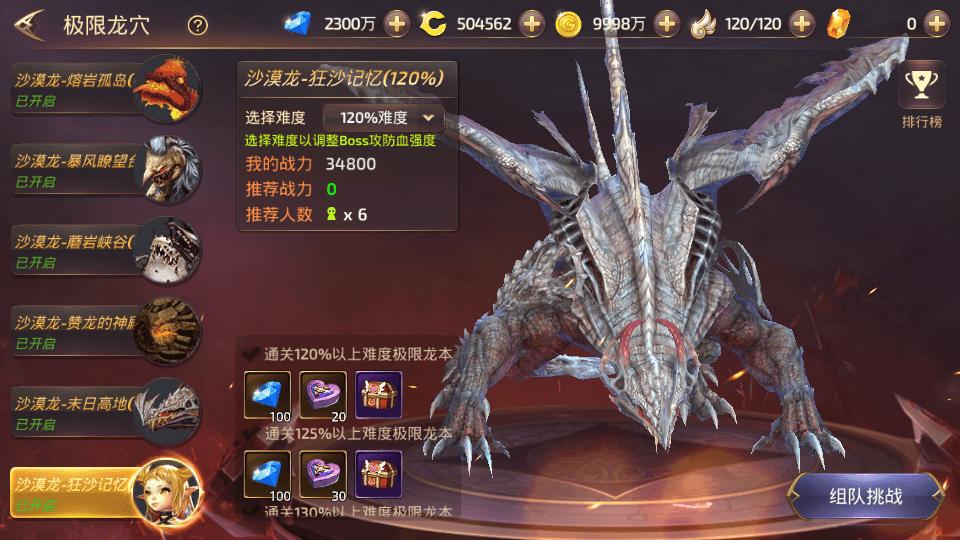Open the 120%难度 difficulty dropdown
The image size is (960, 540).
pyautogui.click(x=384, y=117)
